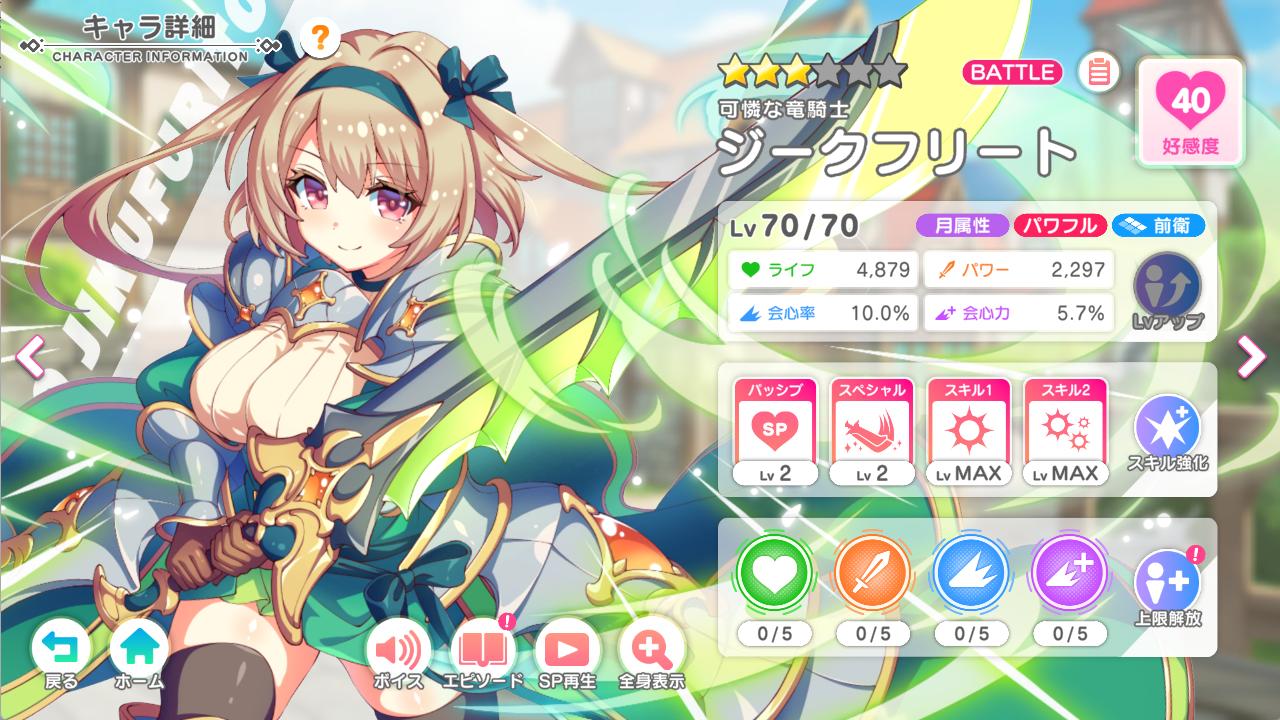Viewport: 1280px width, 720px height.
Task: Select the パッシブ passive skill card
Action: [x=775, y=431]
